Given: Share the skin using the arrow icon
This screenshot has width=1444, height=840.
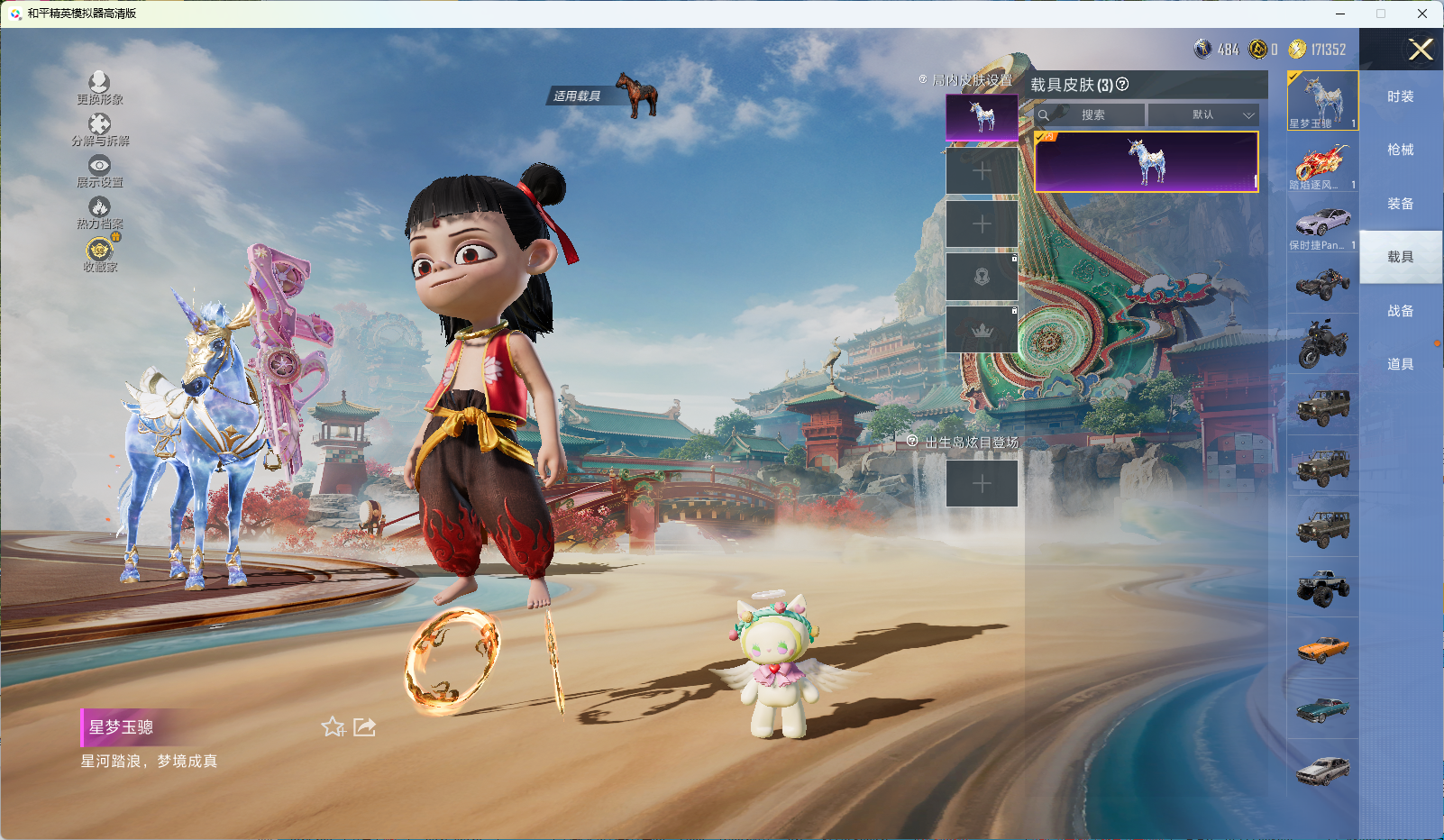Looking at the screenshot, I should tap(364, 726).
